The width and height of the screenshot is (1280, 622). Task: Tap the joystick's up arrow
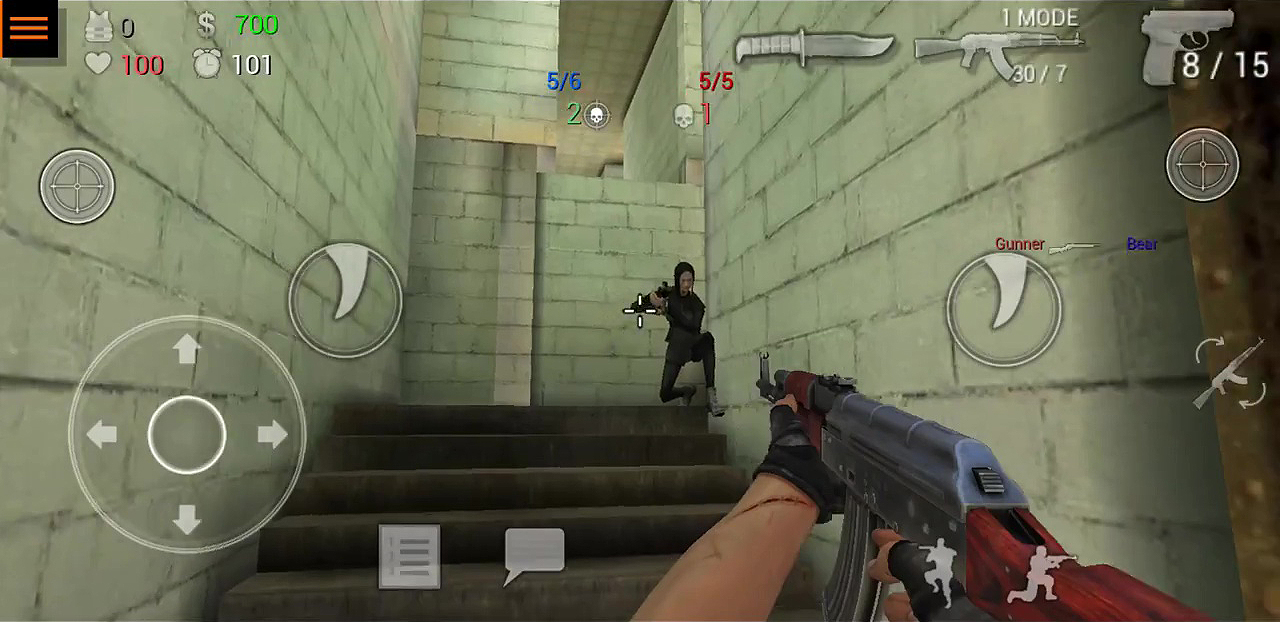pyautogui.click(x=186, y=349)
